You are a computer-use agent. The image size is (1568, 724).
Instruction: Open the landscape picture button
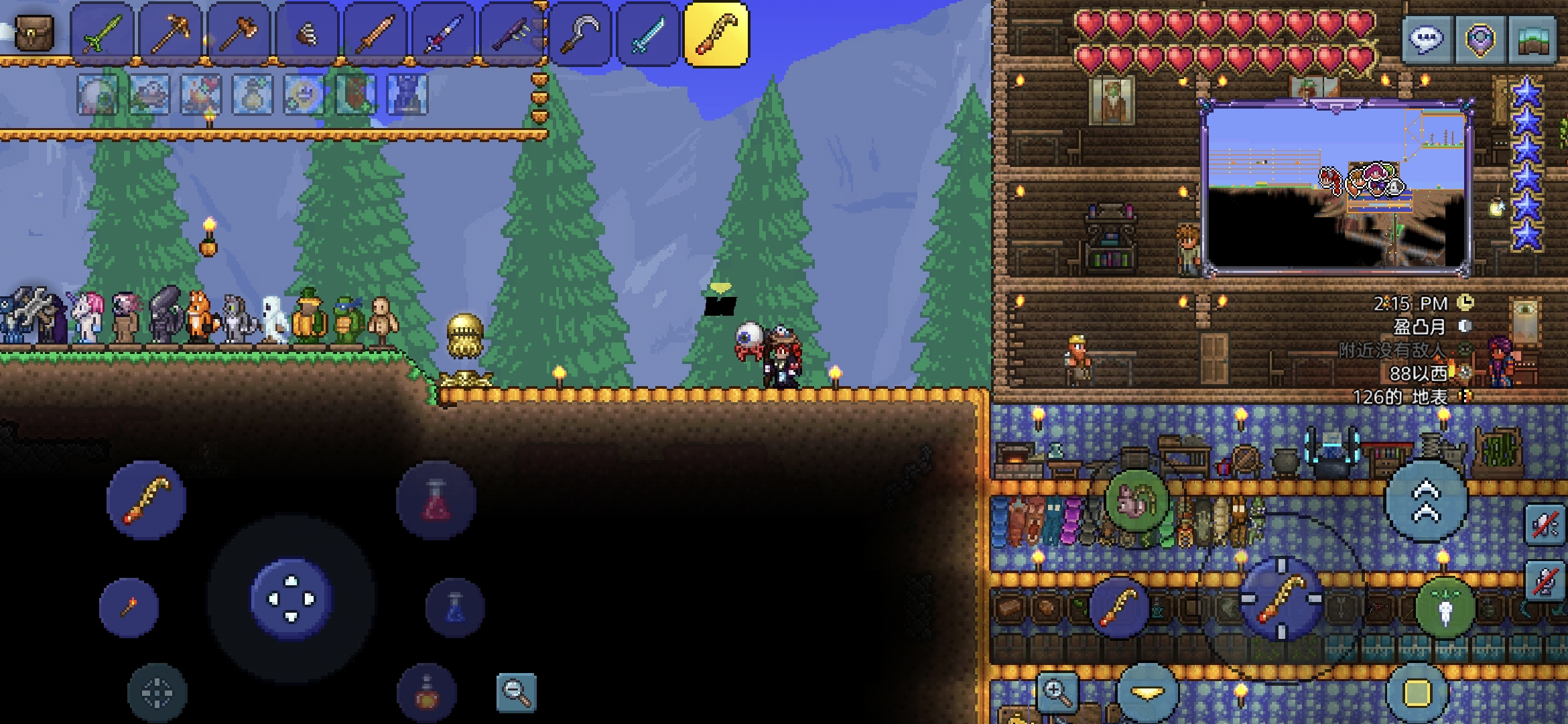click(1533, 39)
